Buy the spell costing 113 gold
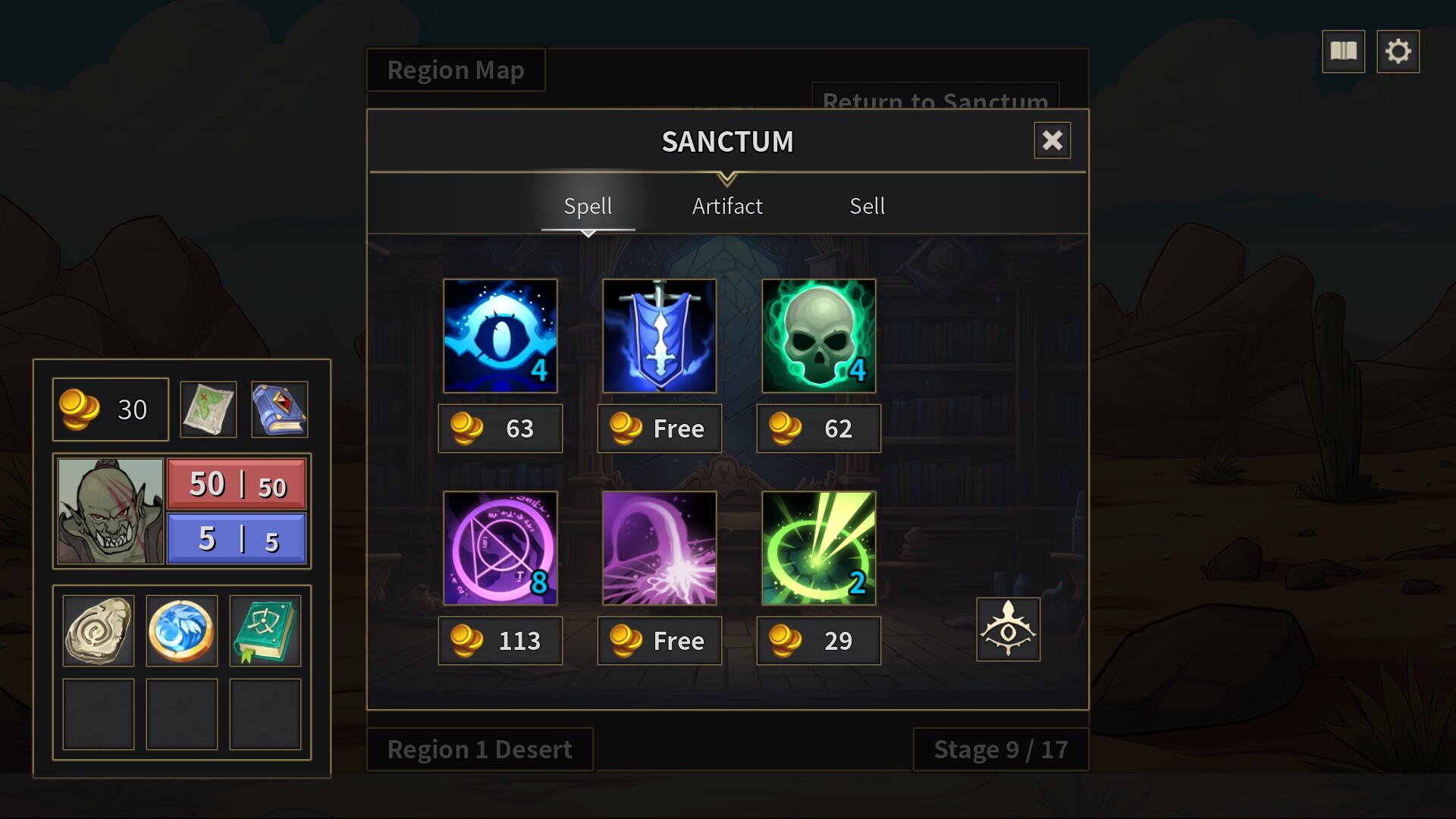Screen dimensions: 1456x819 [x=500, y=641]
